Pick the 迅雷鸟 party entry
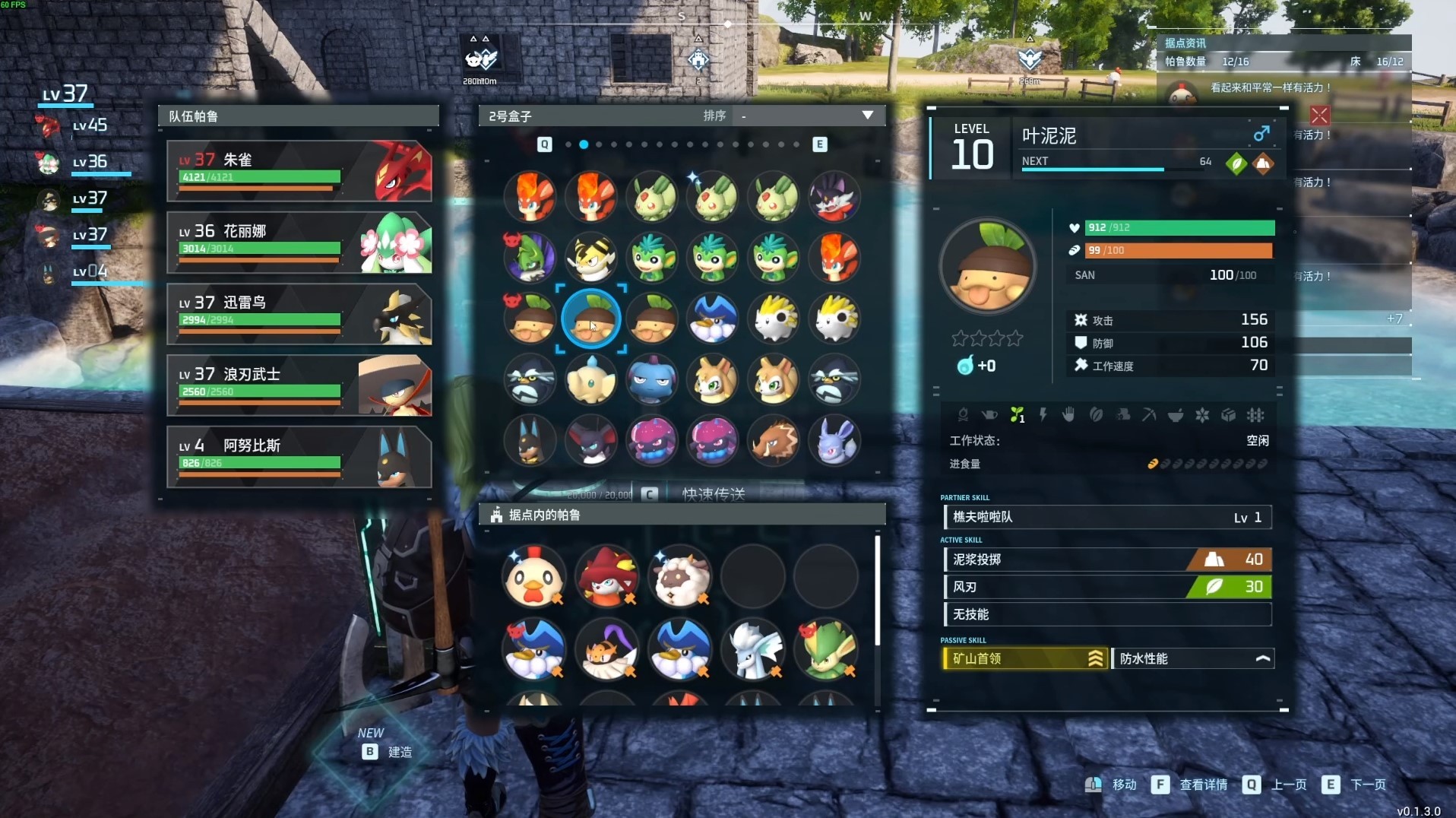The width and height of the screenshot is (1456, 818). pos(299,314)
